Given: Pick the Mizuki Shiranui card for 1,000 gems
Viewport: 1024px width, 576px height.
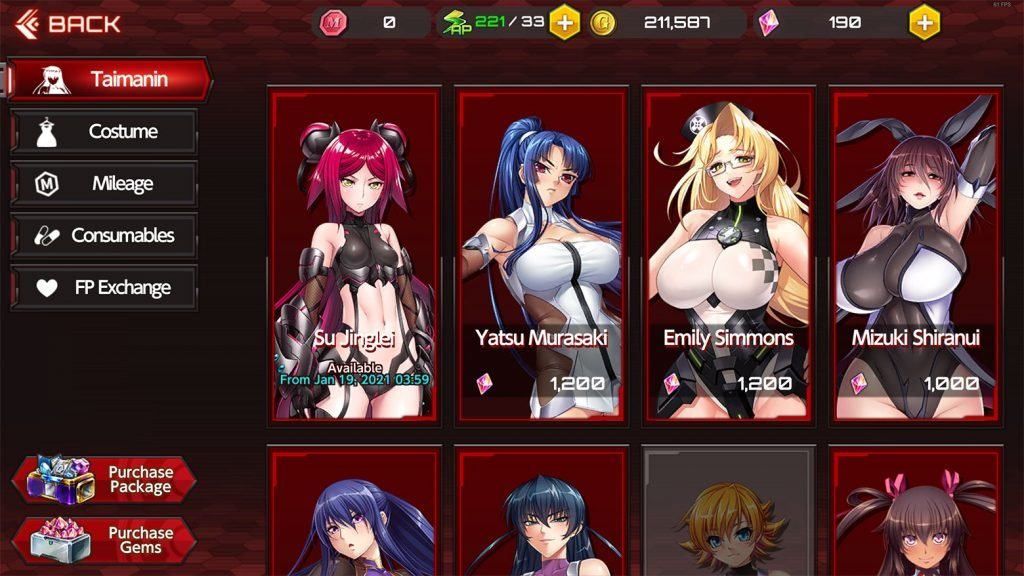Looking at the screenshot, I should tap(915, 253).
